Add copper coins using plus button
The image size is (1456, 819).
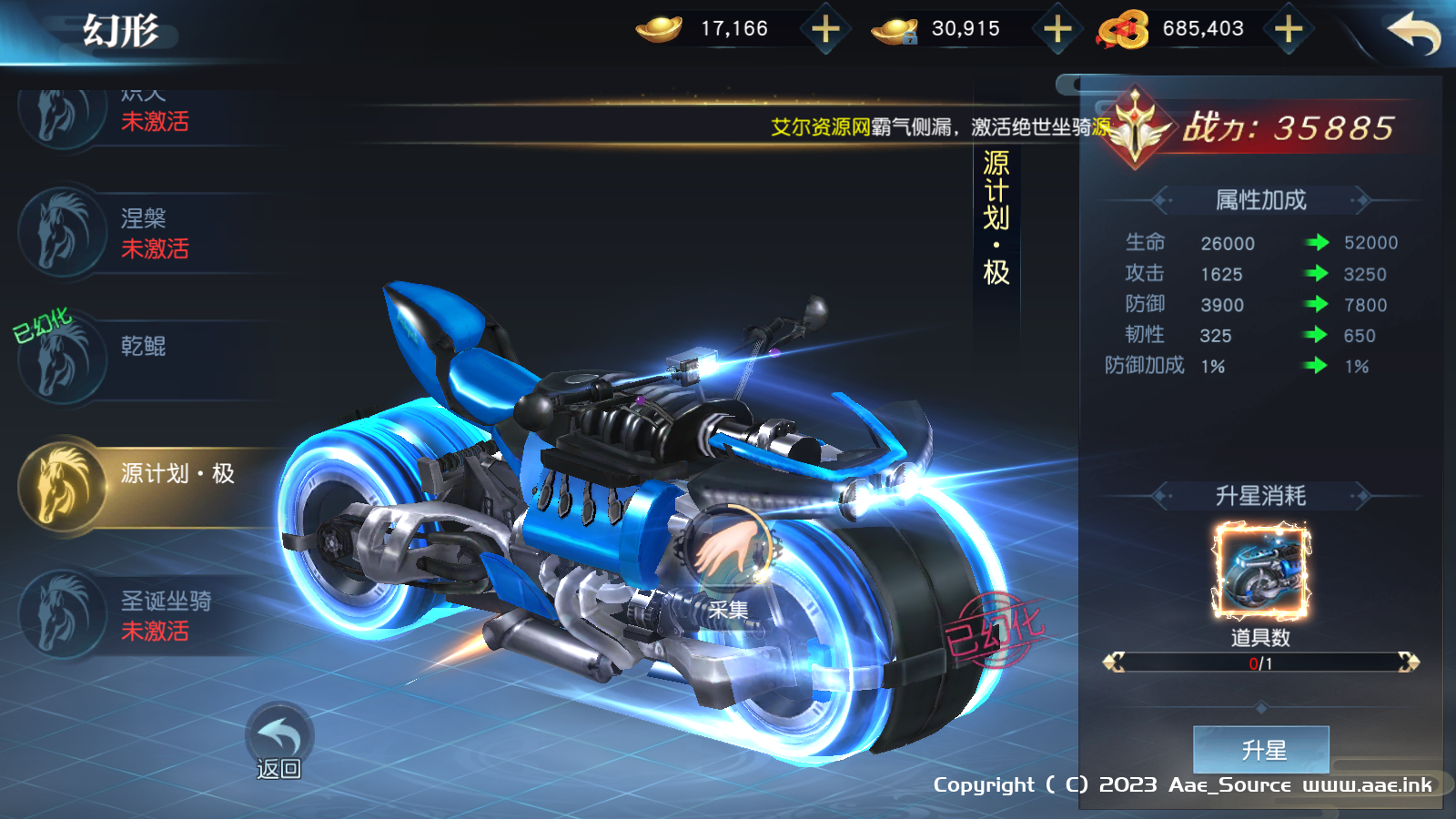[1288, 29]
